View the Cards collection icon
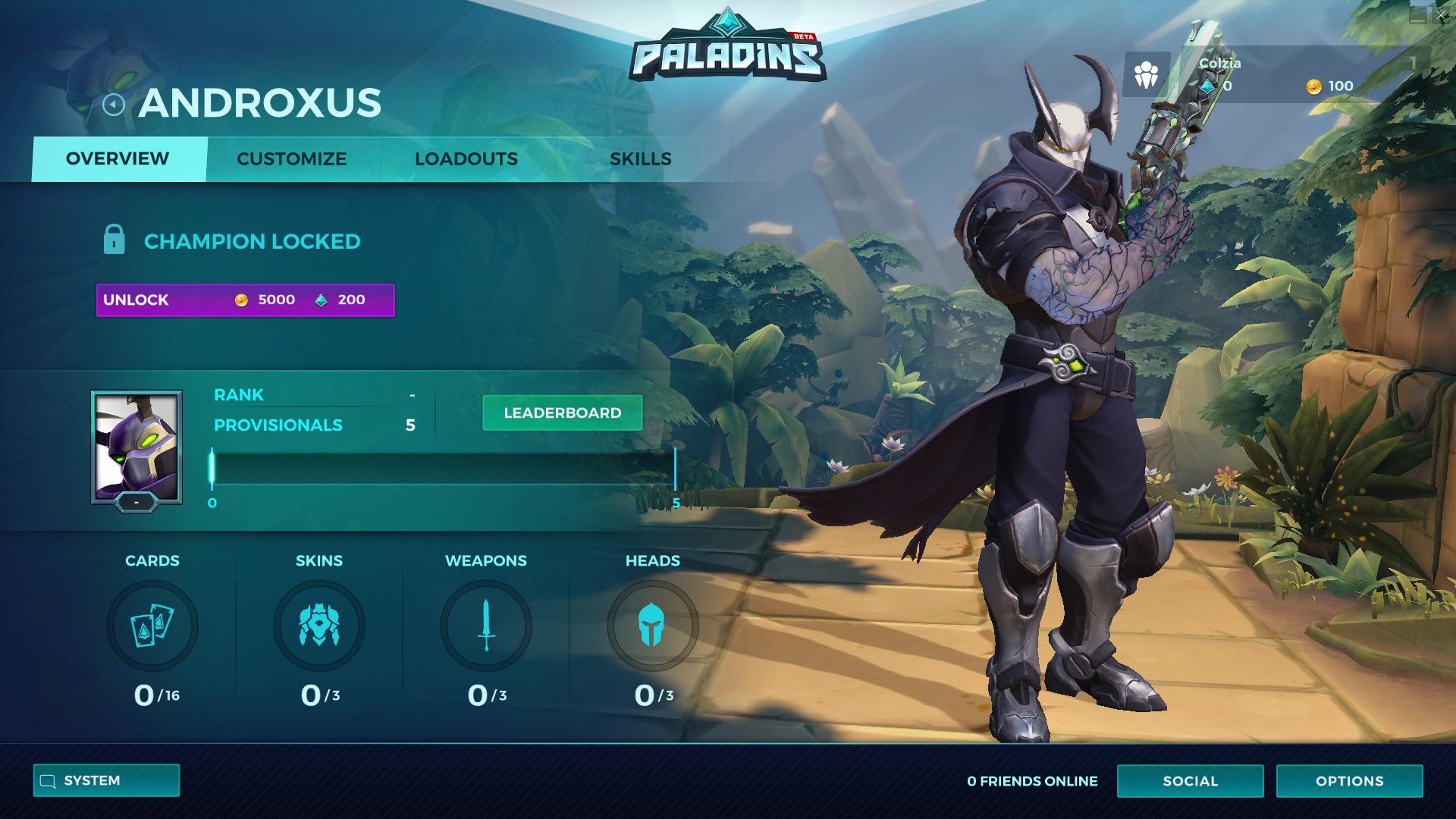 pos(152,626)
